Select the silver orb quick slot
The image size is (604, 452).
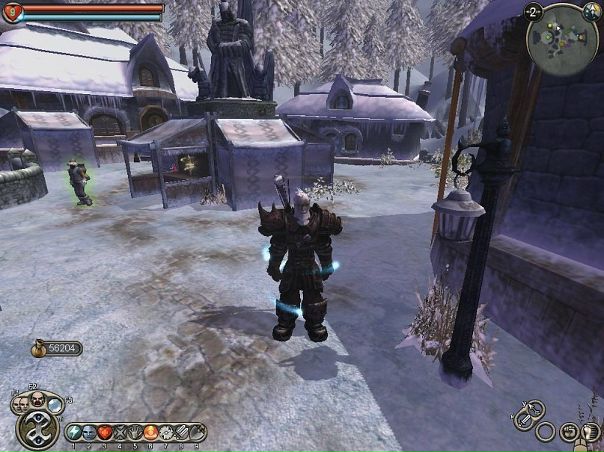click(x=53, y=403)
